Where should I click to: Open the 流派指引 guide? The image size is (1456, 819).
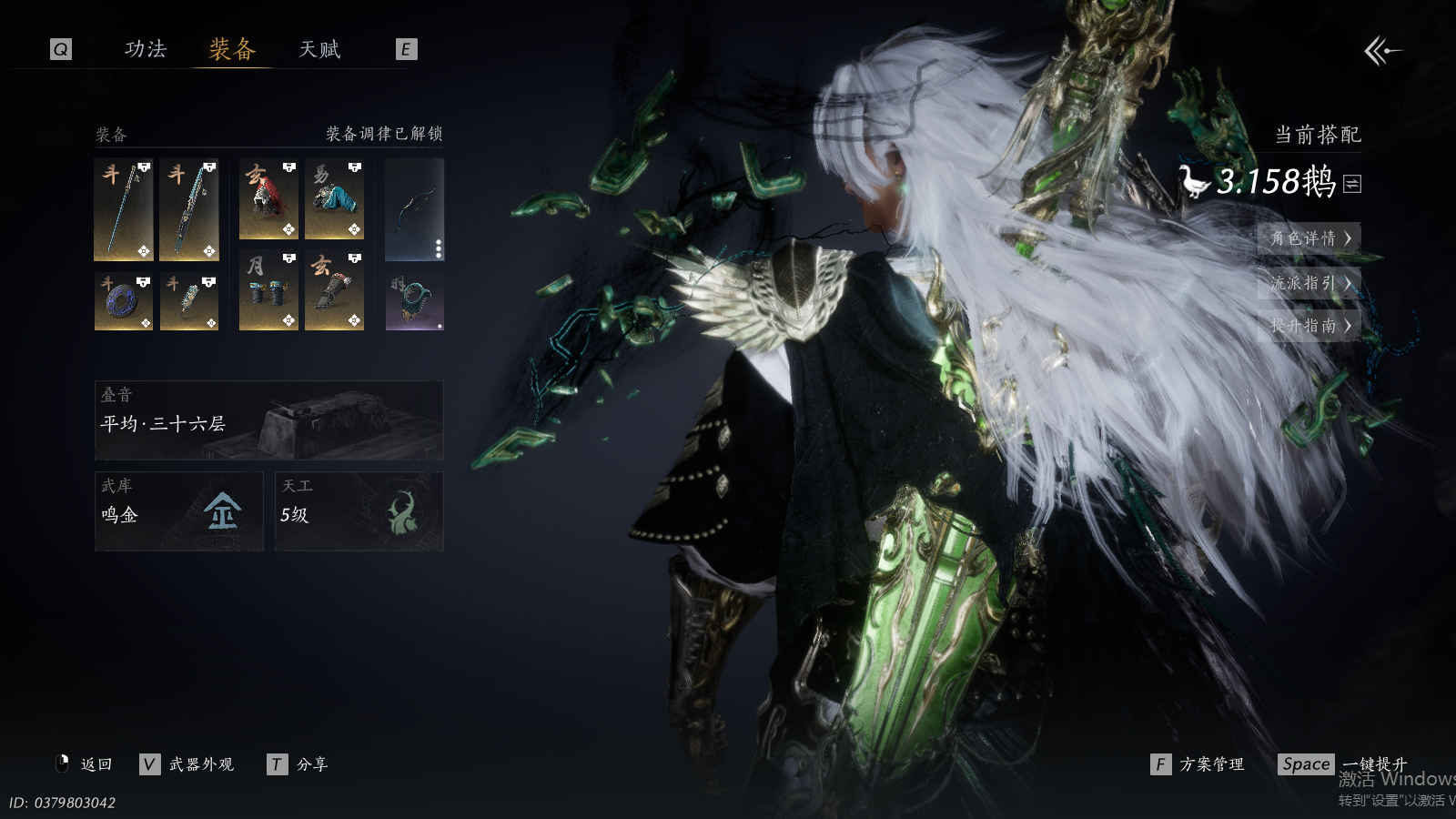pos(1309,283)
